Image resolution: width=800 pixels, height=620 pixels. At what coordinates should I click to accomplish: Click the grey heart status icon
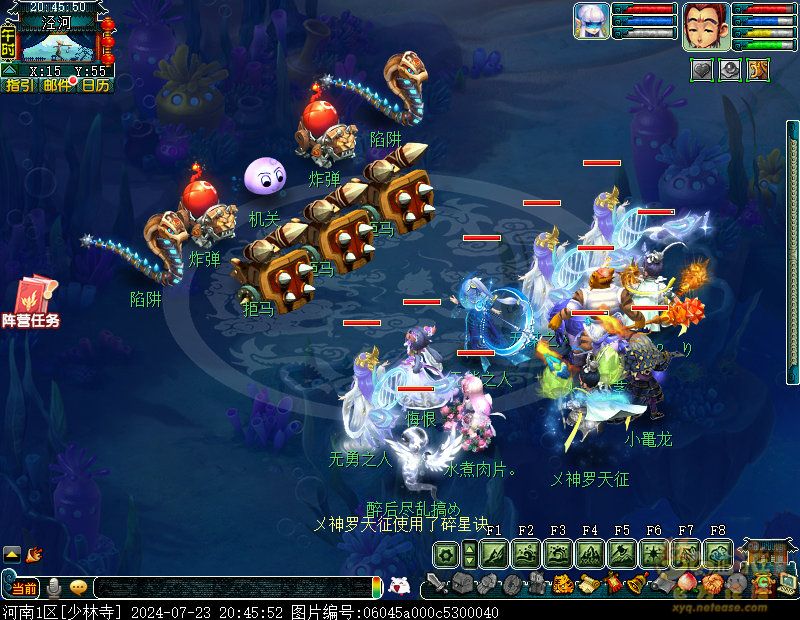click(702, 70)
